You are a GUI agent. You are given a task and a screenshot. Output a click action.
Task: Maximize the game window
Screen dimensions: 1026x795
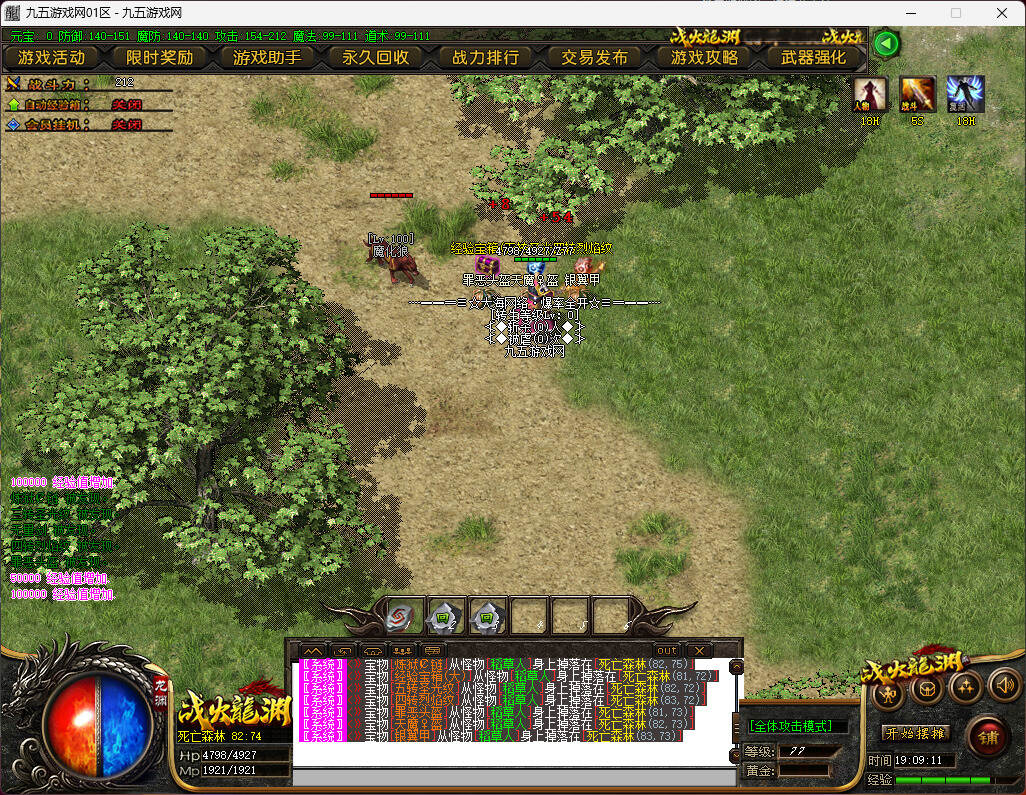coord(955,13)
